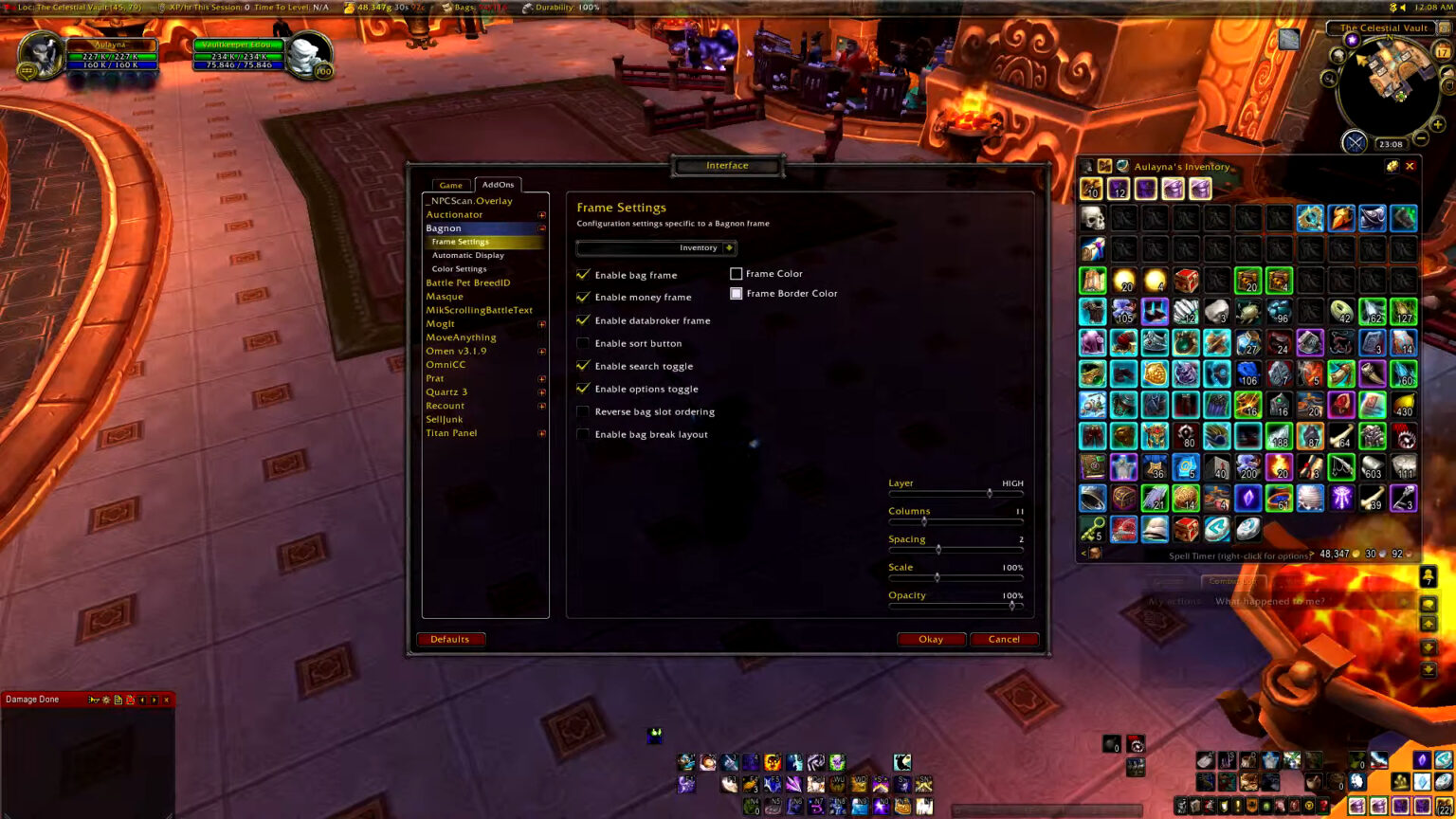The width and height of the screenshot is (1456, 819).
Task: Click the Defaults button
Action: [450, 639]
